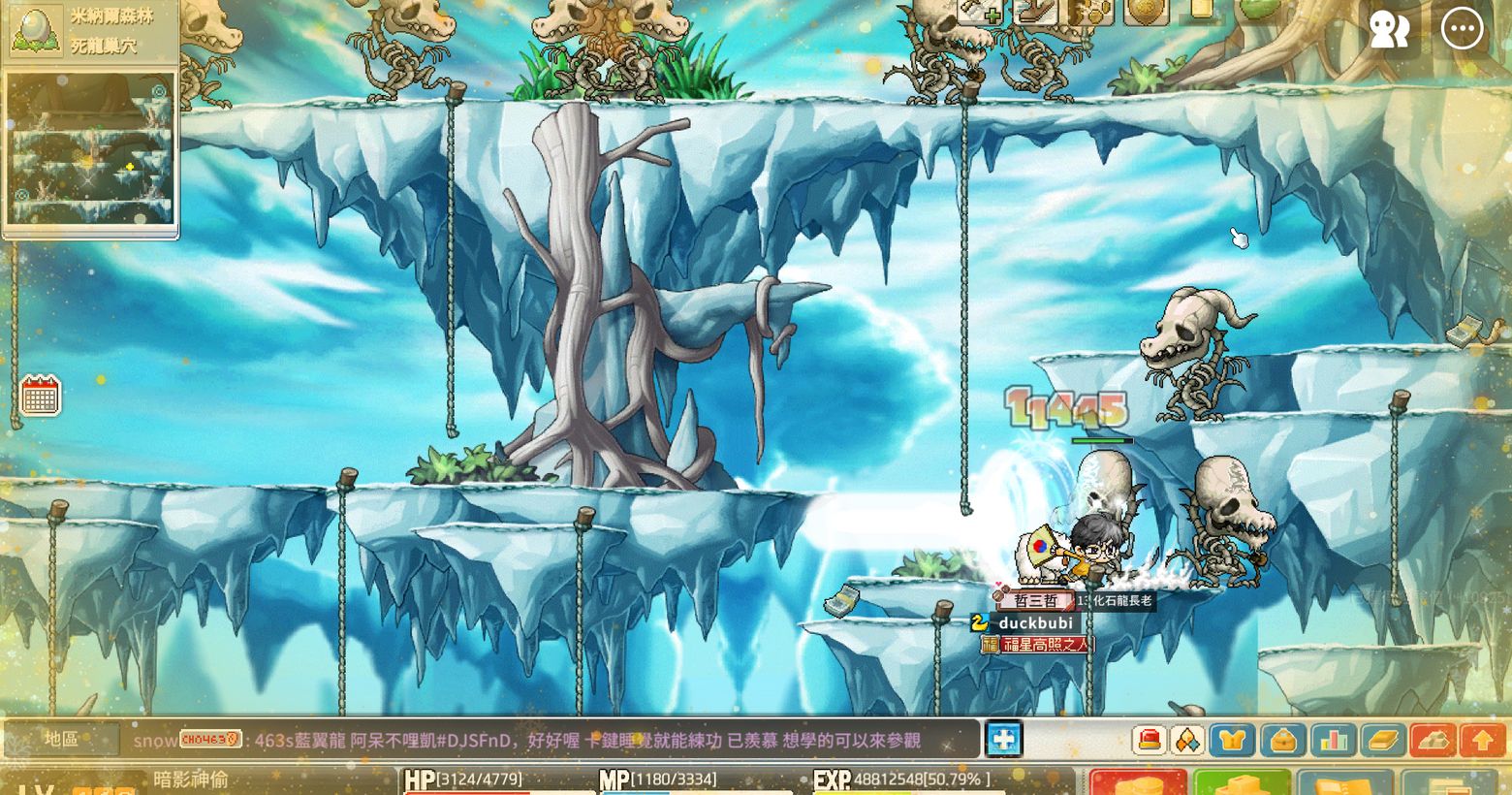Open the skill book menu
This screenshot has height=795, width=1512.
click(1383, 741)
